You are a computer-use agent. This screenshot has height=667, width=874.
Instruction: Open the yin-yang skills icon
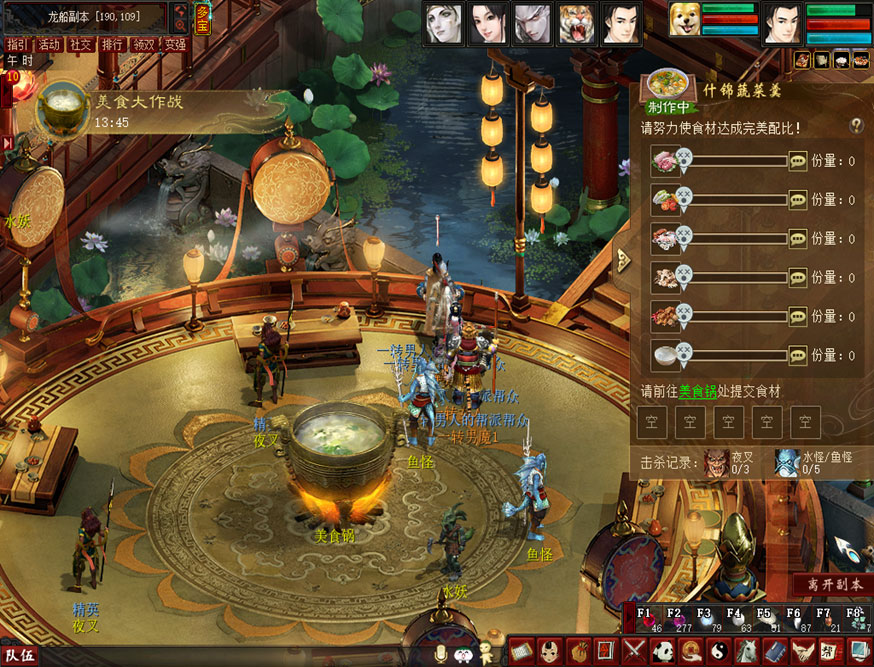pyautogui.click(x=719, y=651)
